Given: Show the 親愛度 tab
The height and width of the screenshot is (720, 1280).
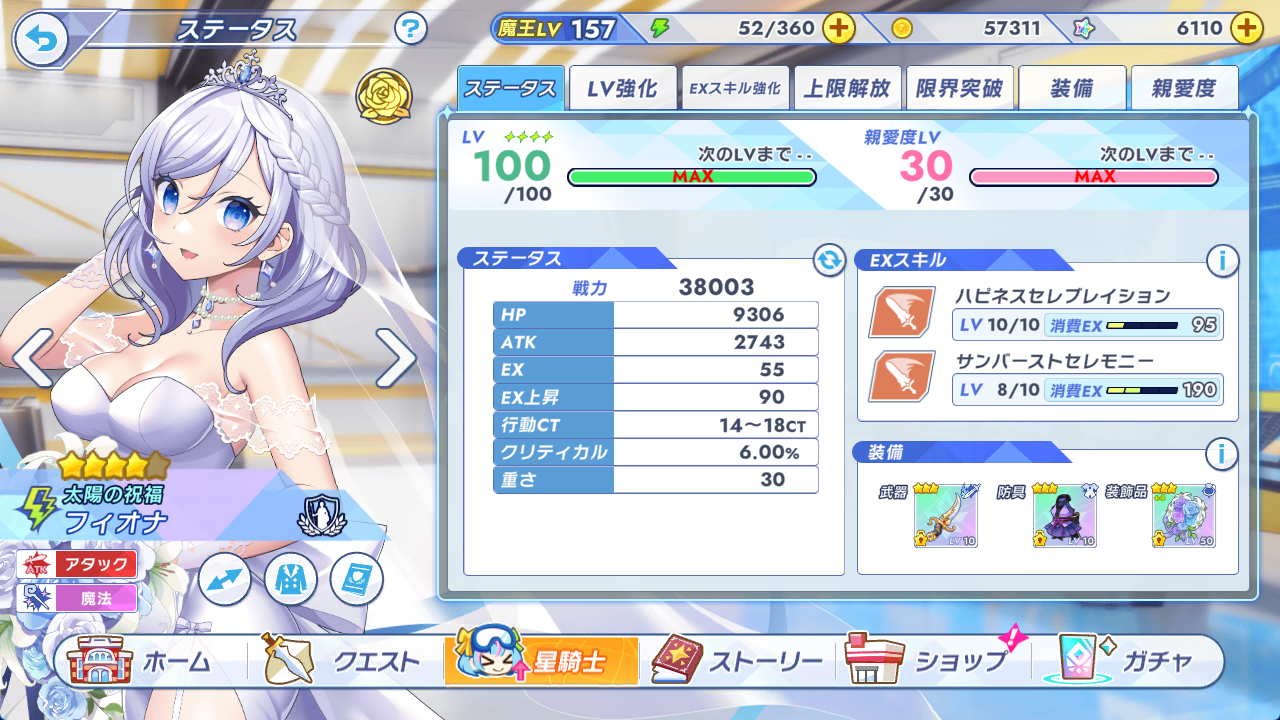Looking at the screenshot, I should (1184, 89).
